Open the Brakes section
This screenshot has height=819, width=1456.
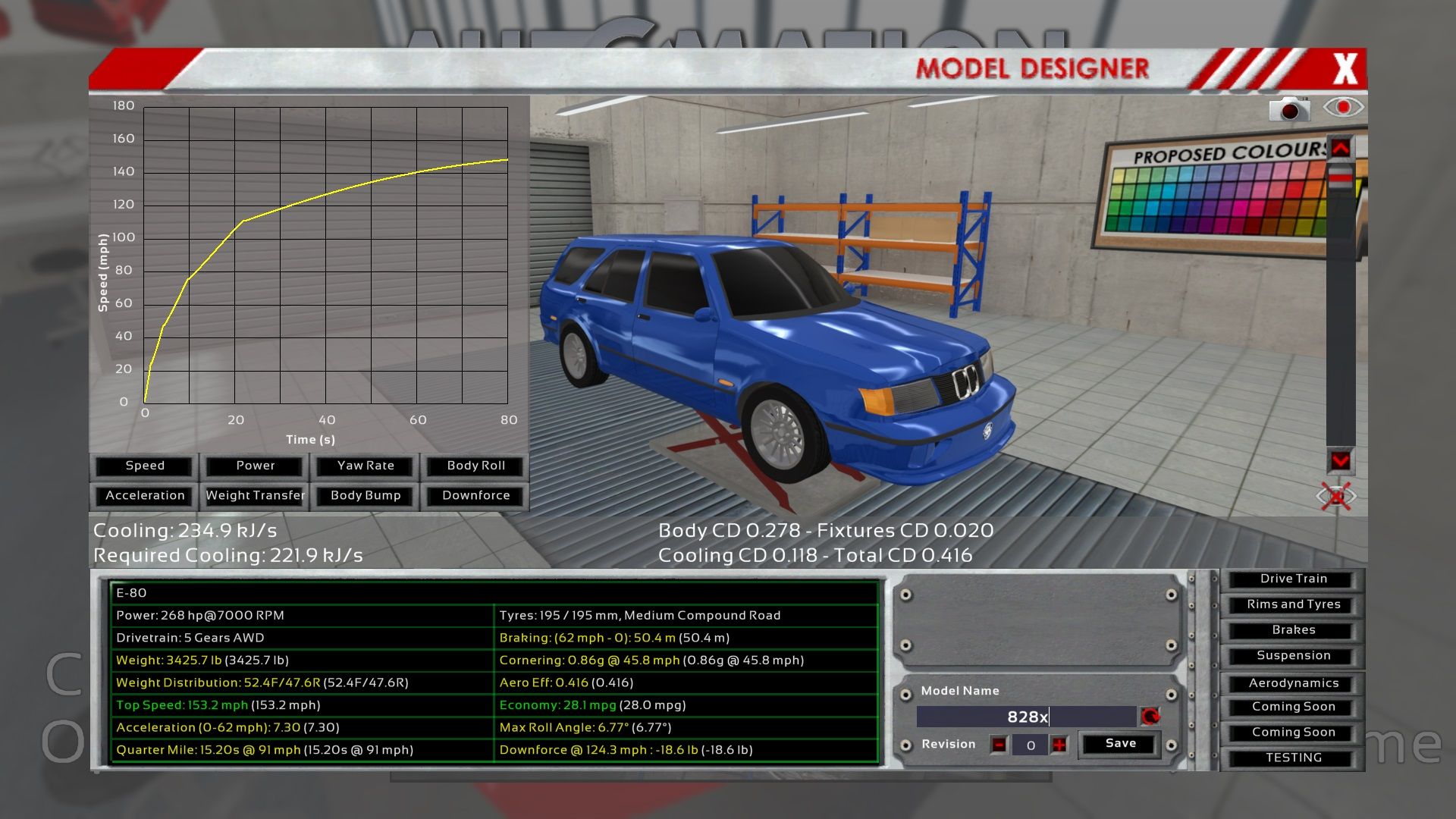[x=1293, y=630]
